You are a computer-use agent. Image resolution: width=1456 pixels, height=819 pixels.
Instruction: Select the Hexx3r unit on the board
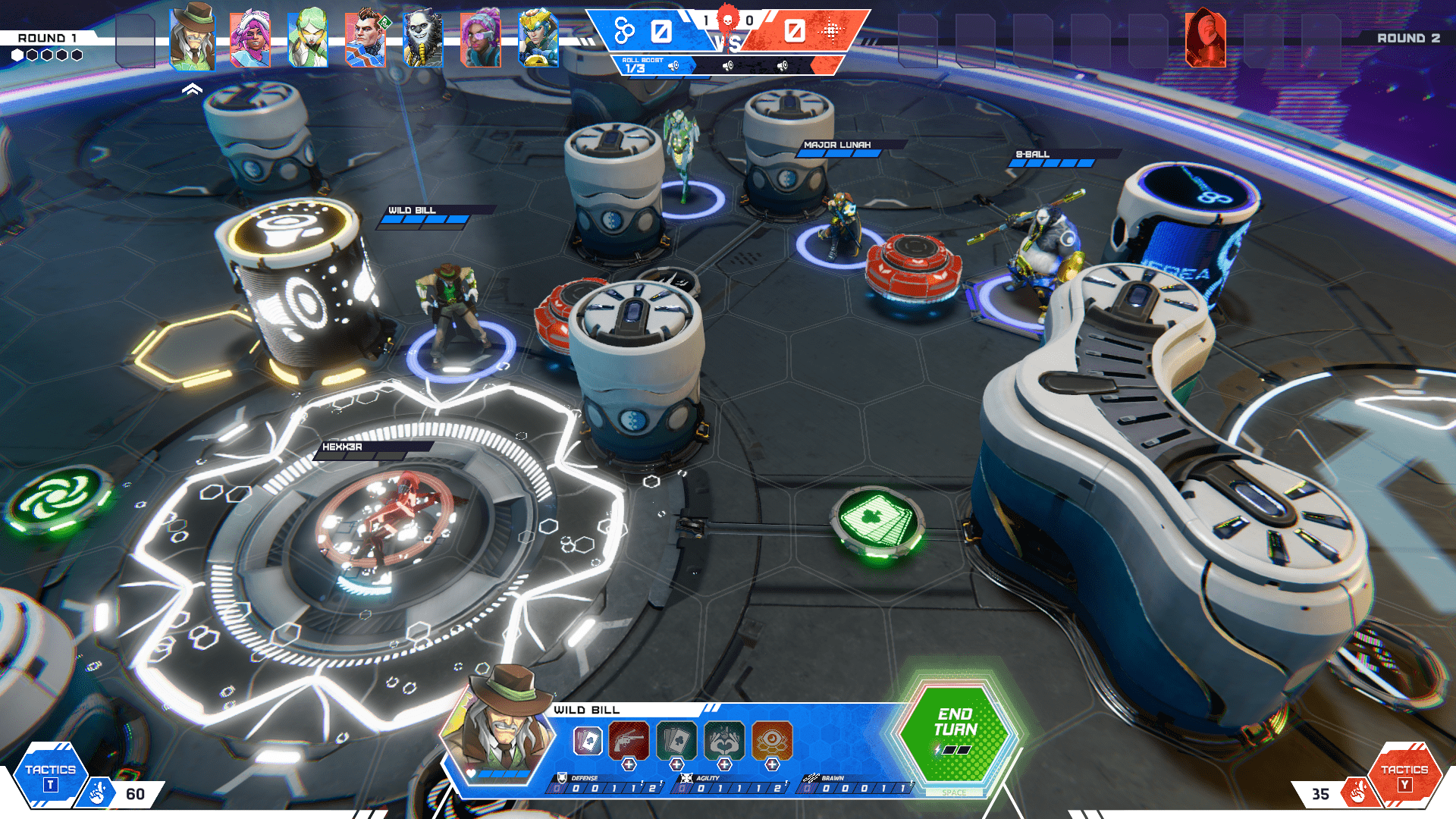pos(387,516)
